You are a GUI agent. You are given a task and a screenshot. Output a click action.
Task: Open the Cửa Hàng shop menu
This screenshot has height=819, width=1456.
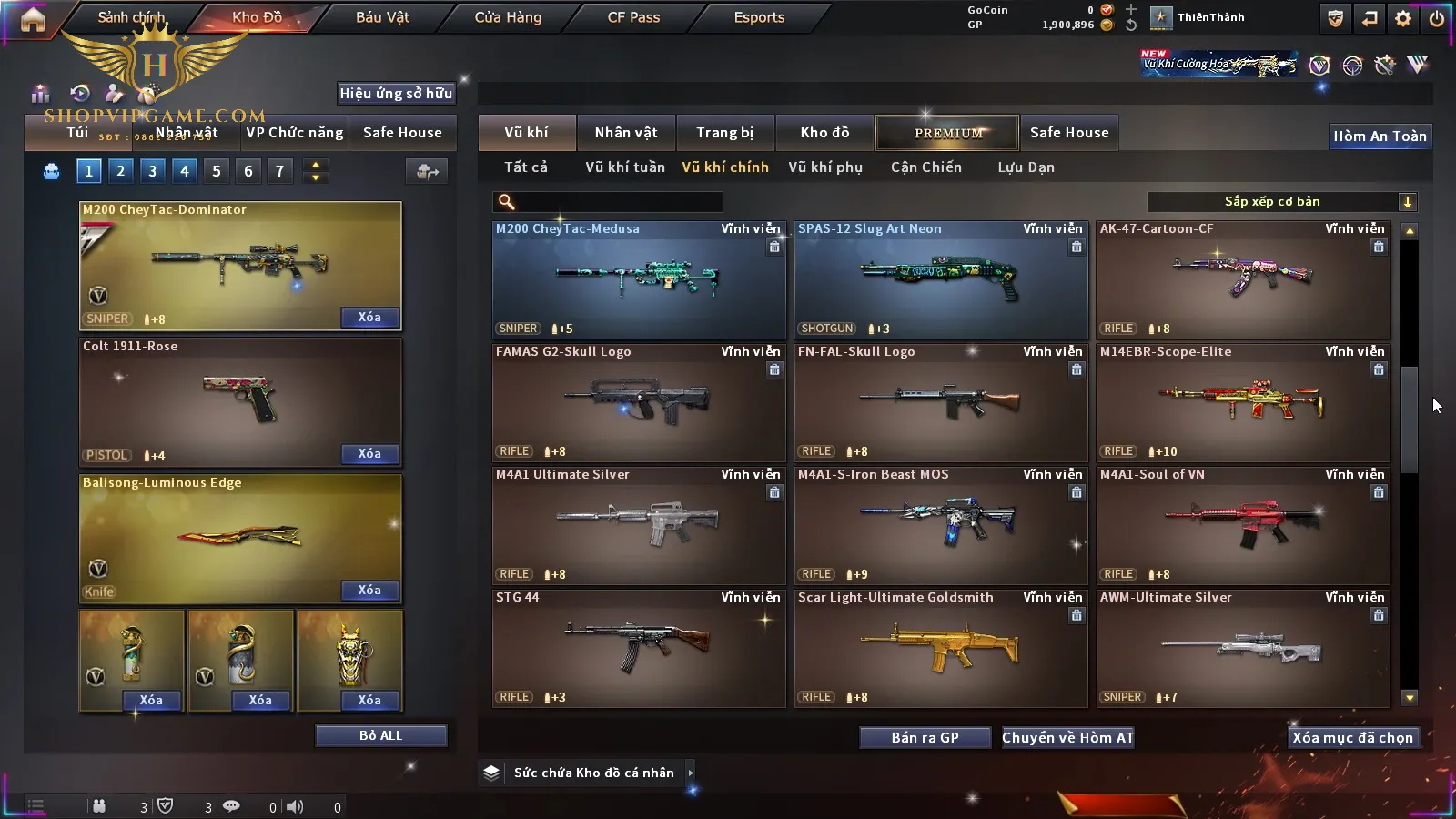pos(508,17)
